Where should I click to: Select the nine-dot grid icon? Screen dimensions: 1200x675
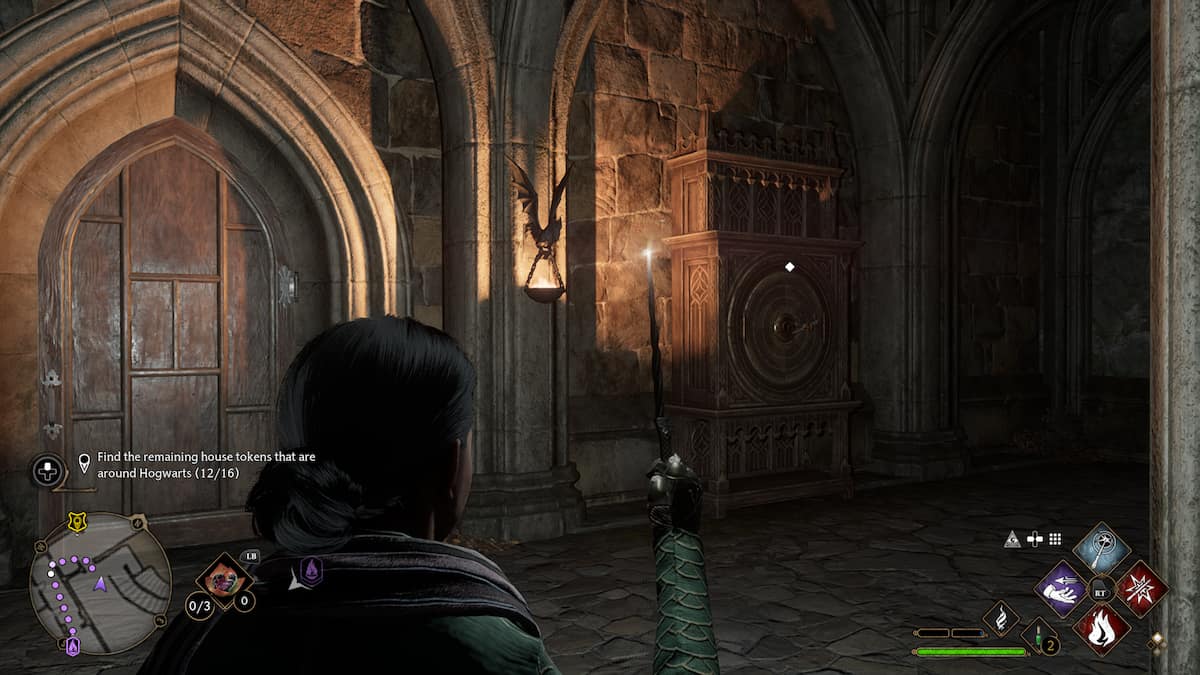1054,540
